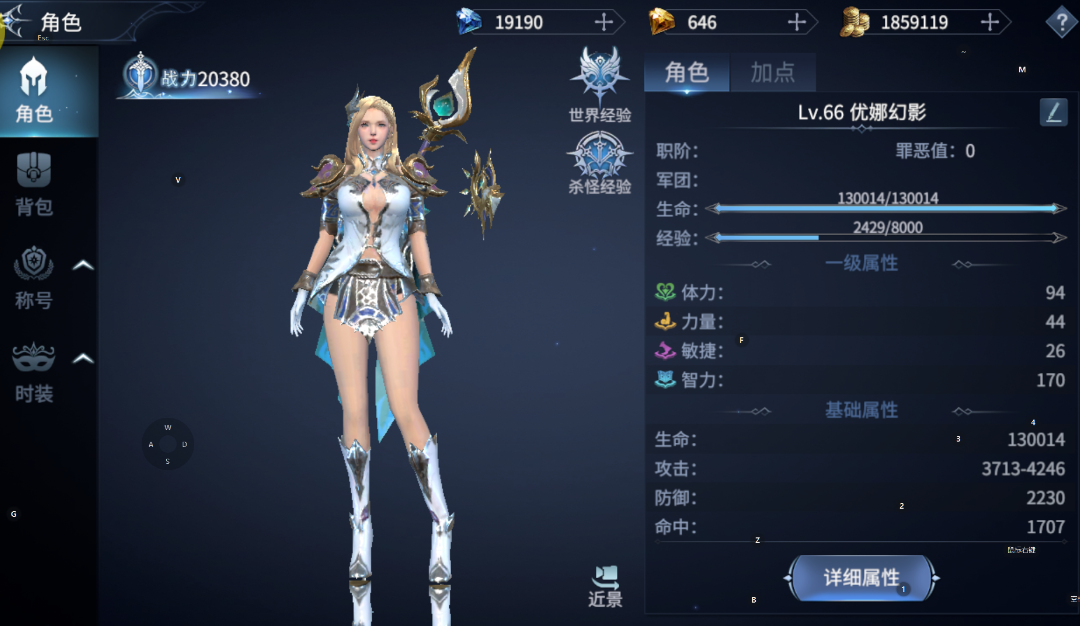Select the 角色 tab in stats panel
This screenshot has height=626, width=1080.
click(x=687, y=72)
